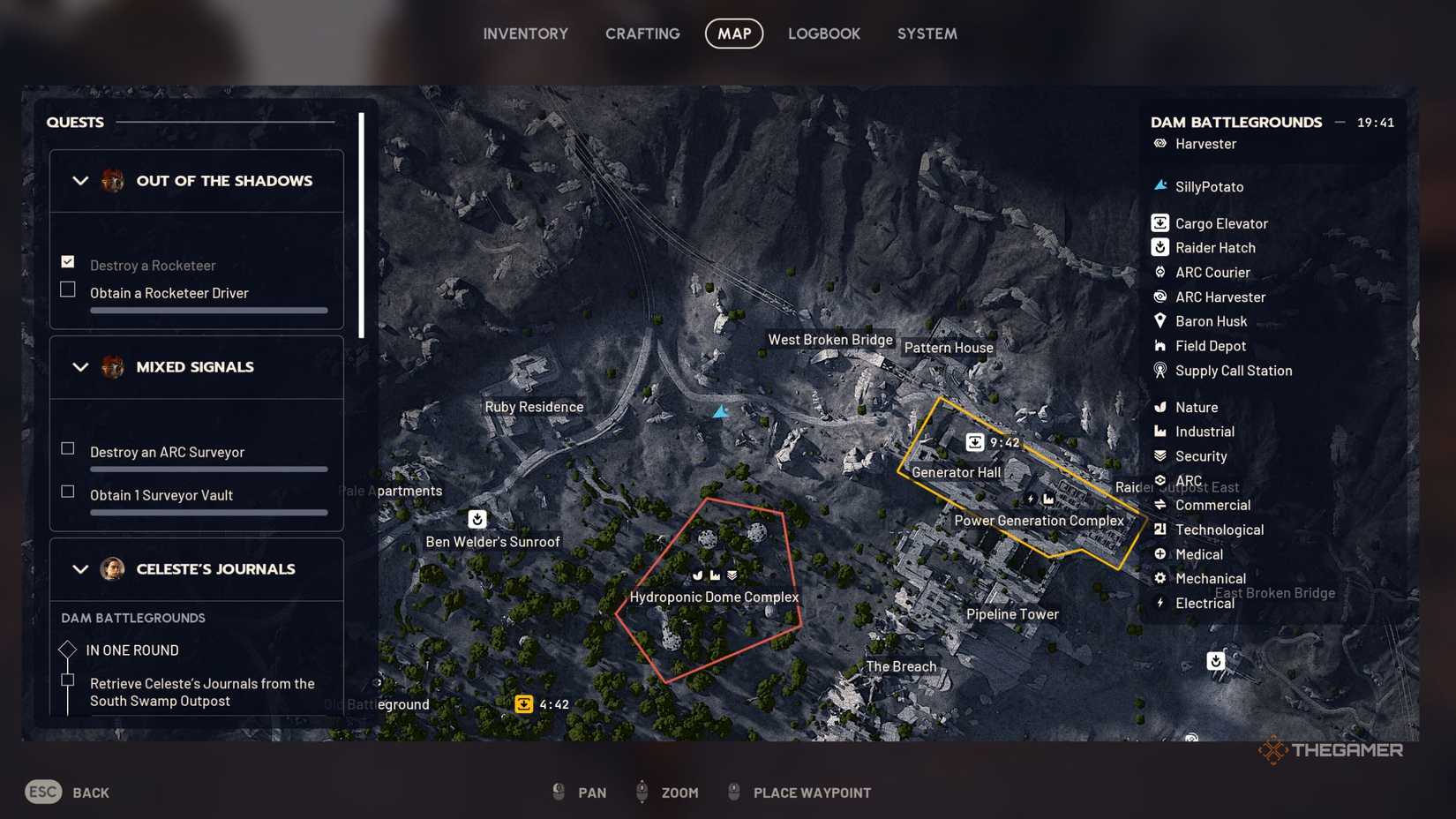Select the Field Depot legend icon

(1159, 346)
